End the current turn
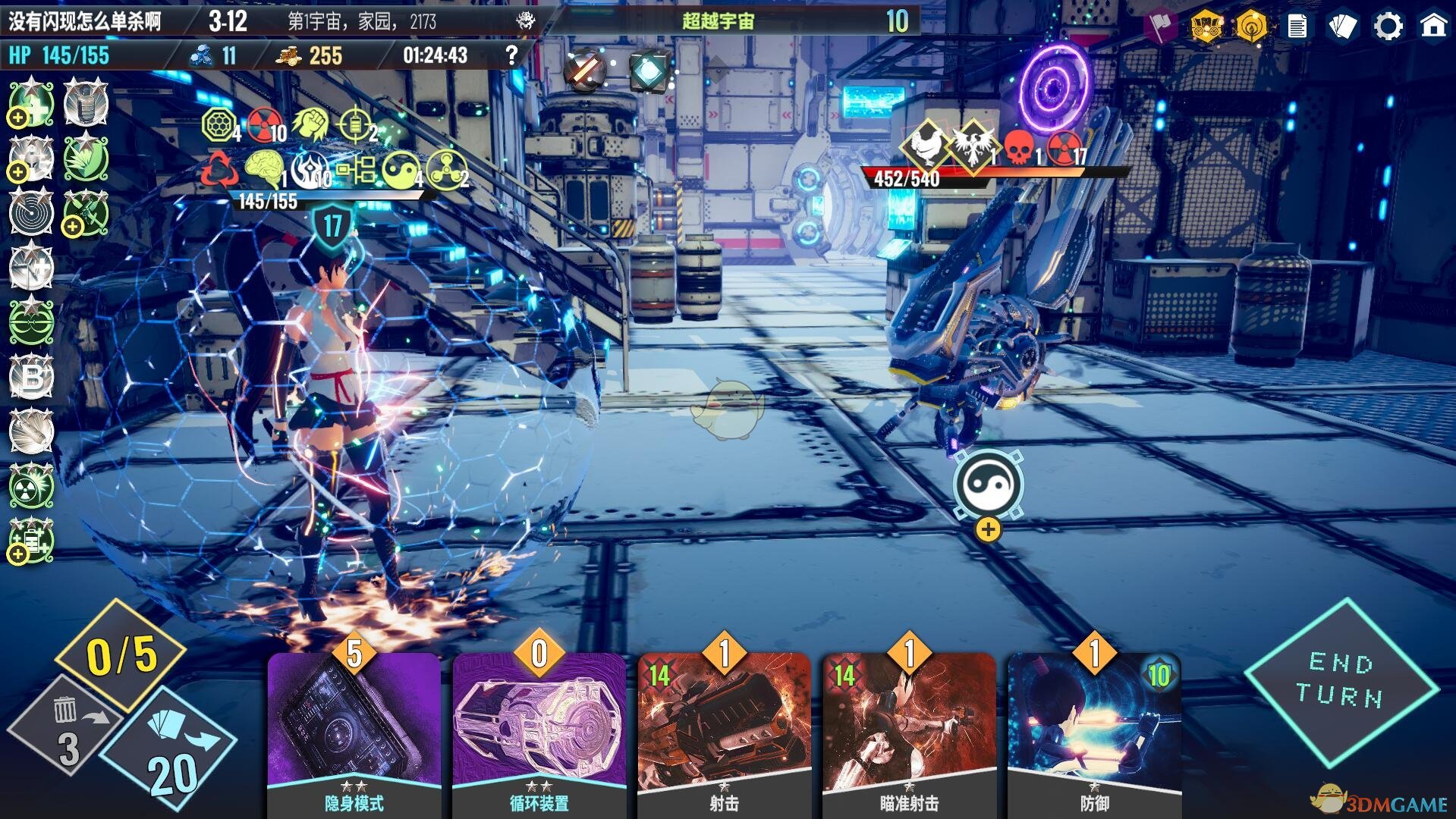 (x=1341, y=680)
